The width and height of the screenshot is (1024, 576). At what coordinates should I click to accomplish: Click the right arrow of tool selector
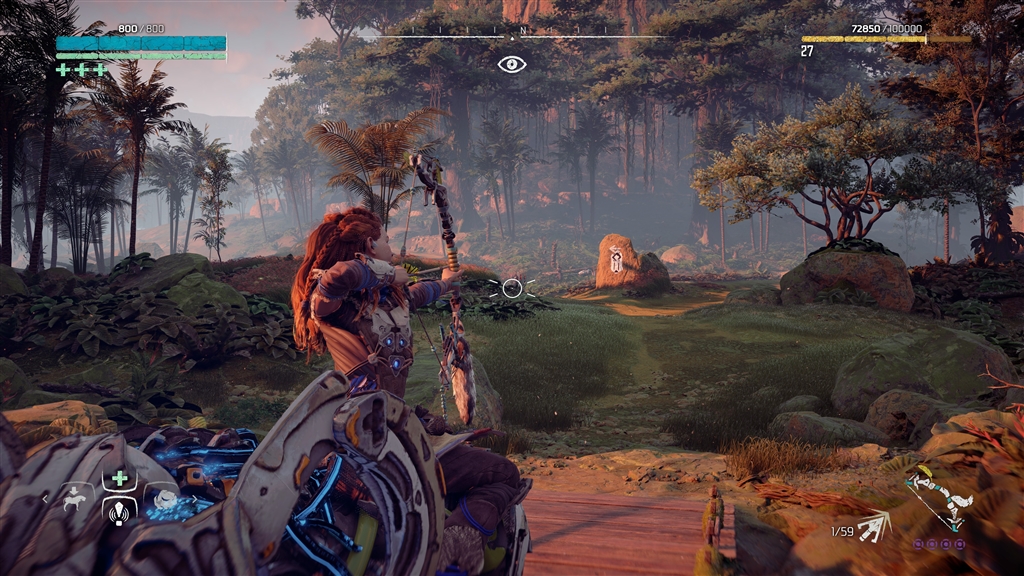192,497
